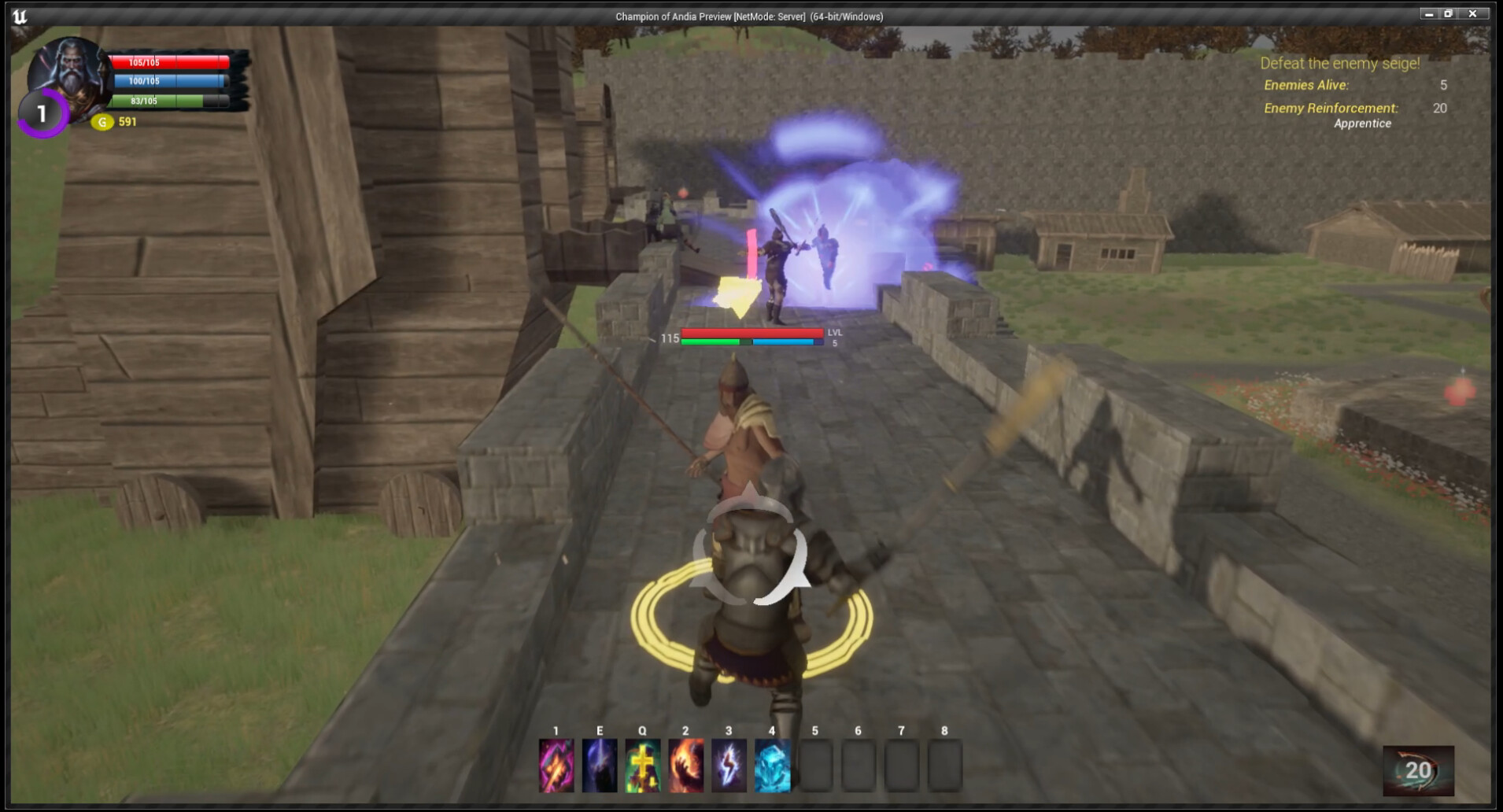Image resolution: width=1503 pixels, height=812 pixels.
Task: Click empty hotbar slot 8
Action: point(946,767)
